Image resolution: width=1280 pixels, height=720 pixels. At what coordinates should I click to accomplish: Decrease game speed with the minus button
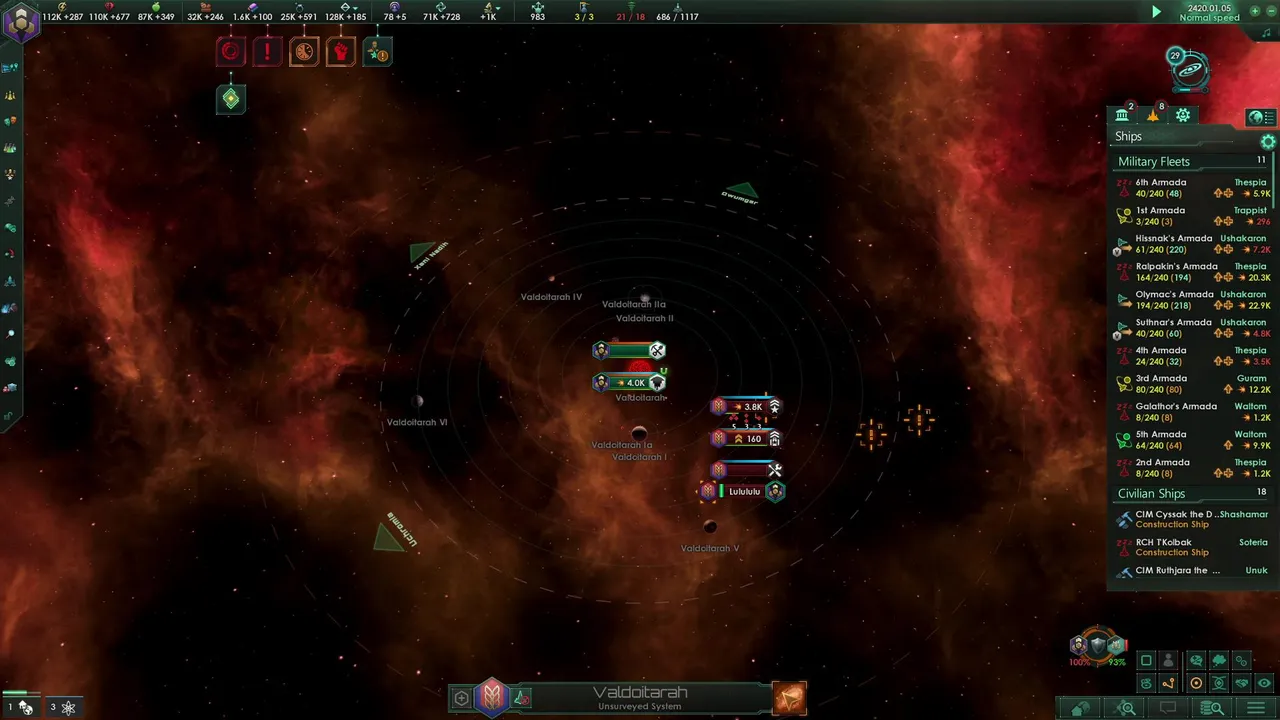(x=1270, y=11)
